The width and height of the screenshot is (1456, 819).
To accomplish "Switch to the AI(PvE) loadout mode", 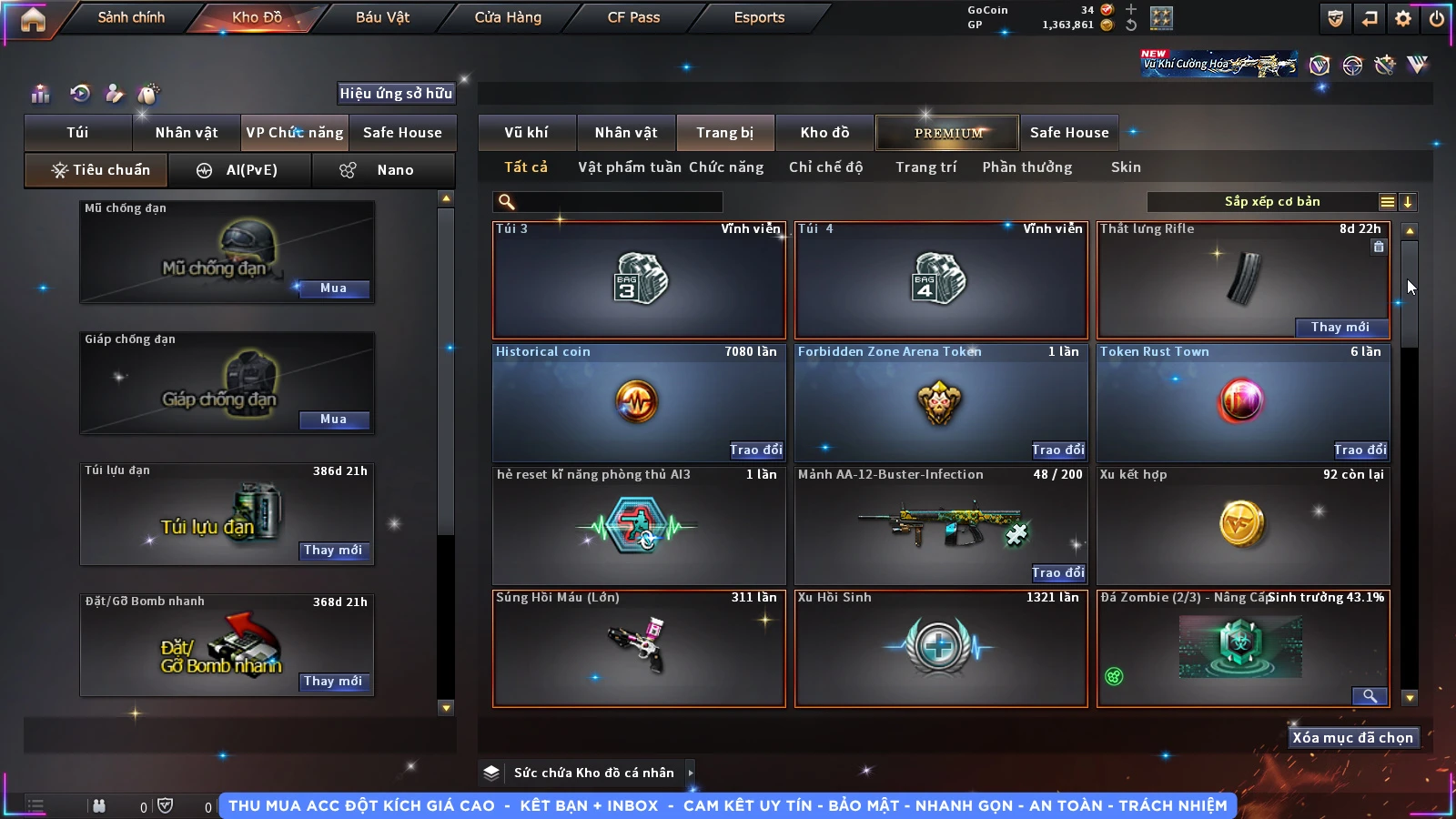I will click(240, 170).
